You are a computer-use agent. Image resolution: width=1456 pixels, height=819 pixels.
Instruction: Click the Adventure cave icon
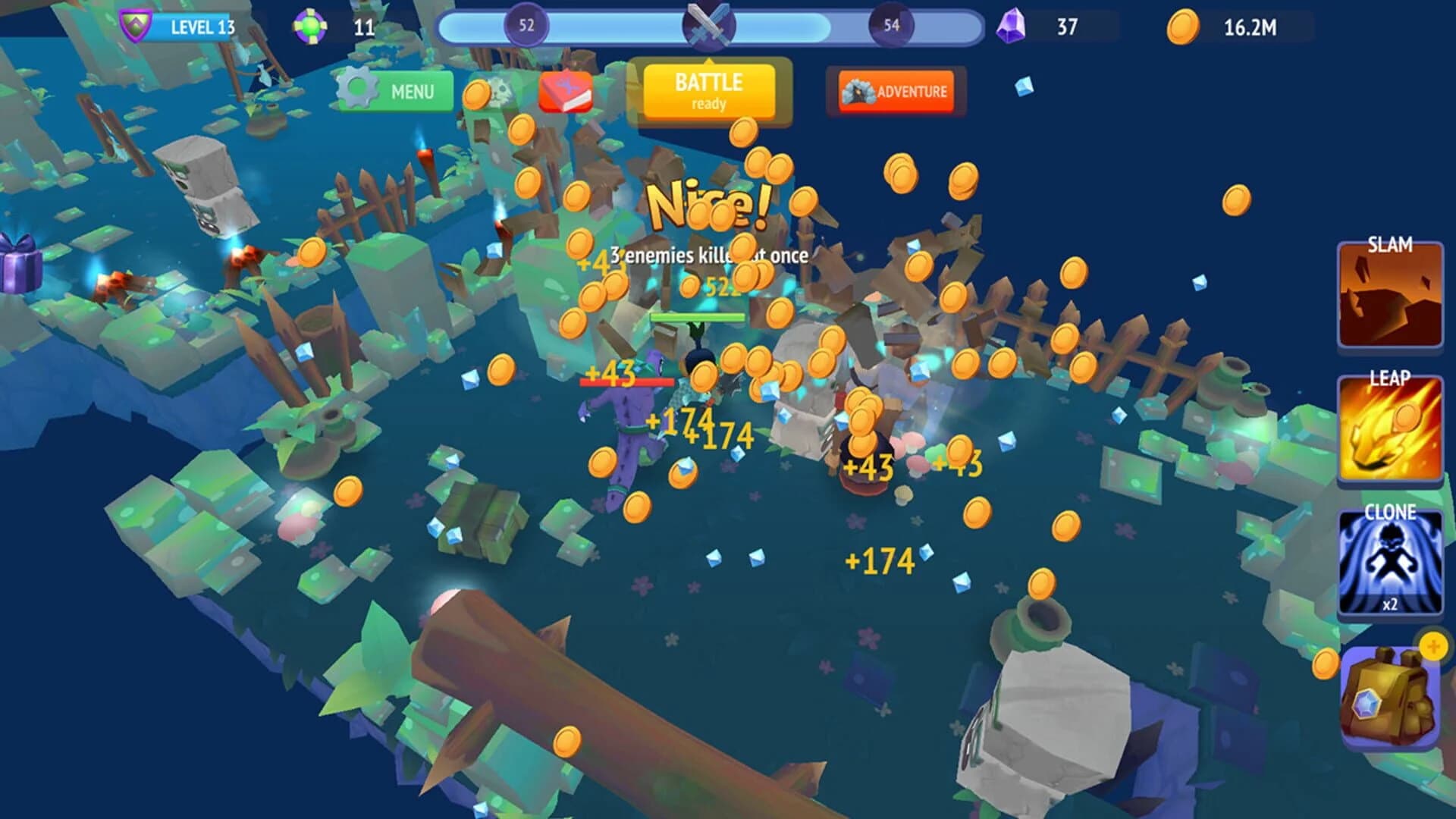tap(858, 91)
